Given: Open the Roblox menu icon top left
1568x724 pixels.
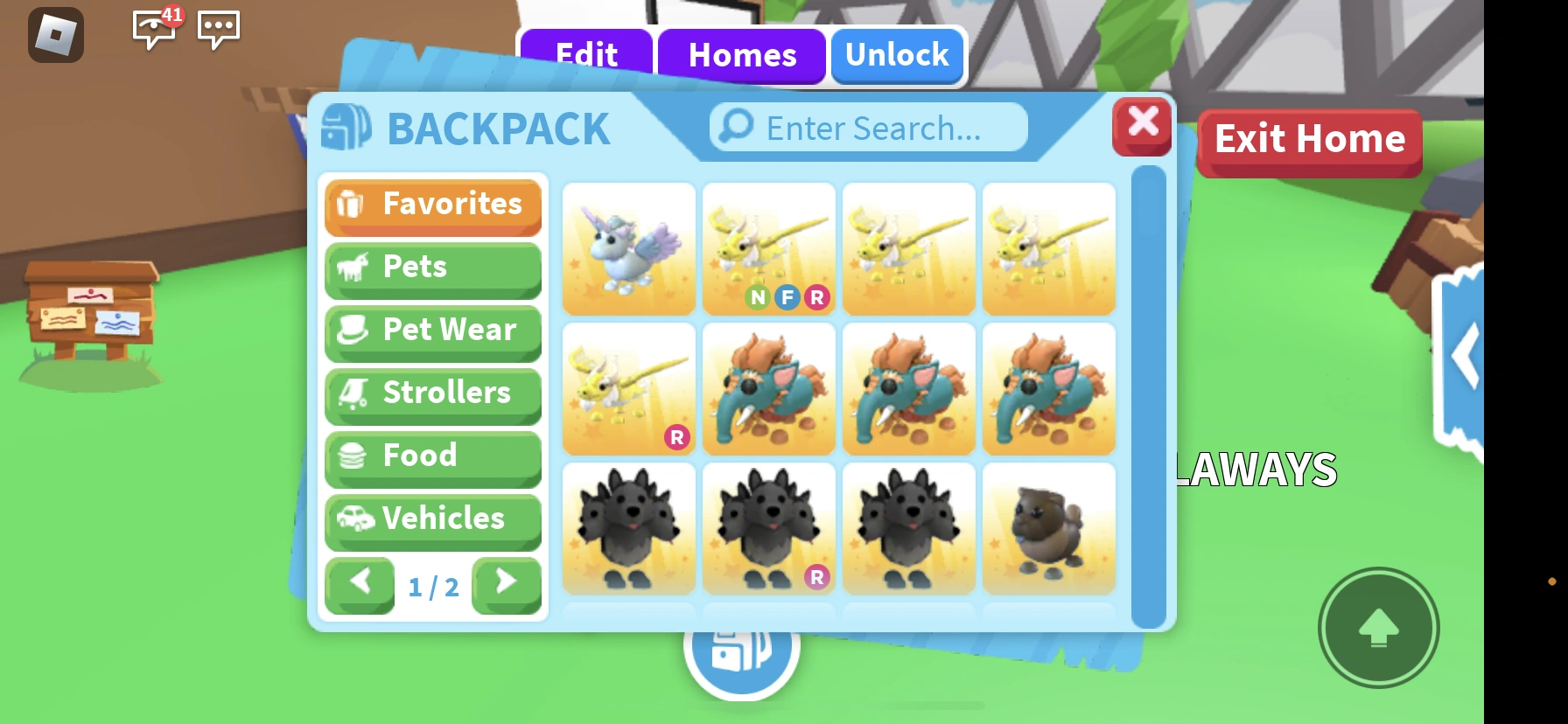Looking at the screenshot, I should tap(56, 33).
